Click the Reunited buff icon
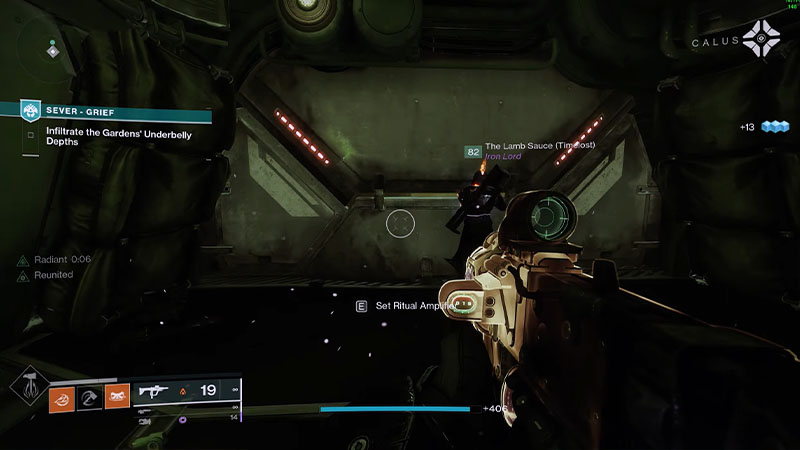Screen dimensions: 800x450 tap(22, 275)
